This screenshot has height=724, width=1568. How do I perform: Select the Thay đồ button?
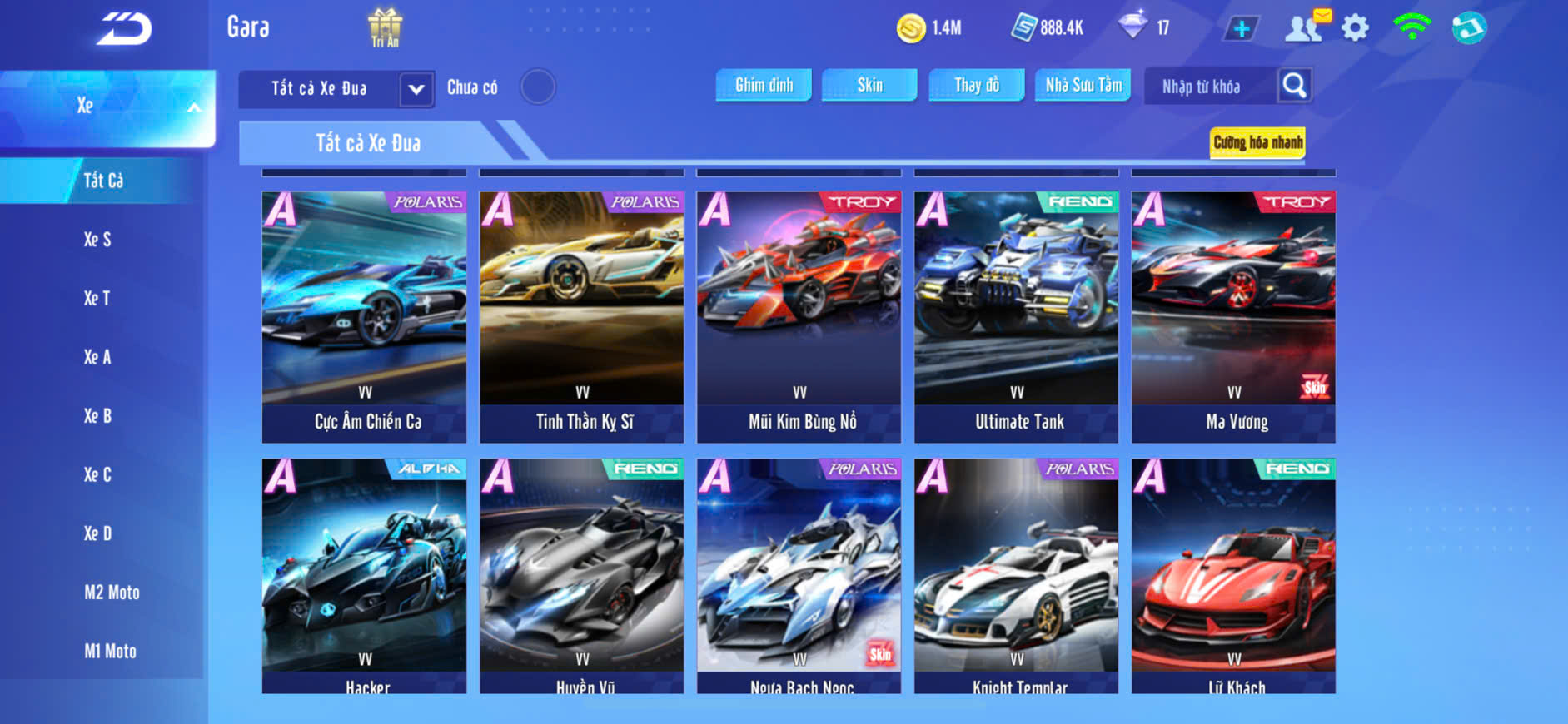click(977, 85)
